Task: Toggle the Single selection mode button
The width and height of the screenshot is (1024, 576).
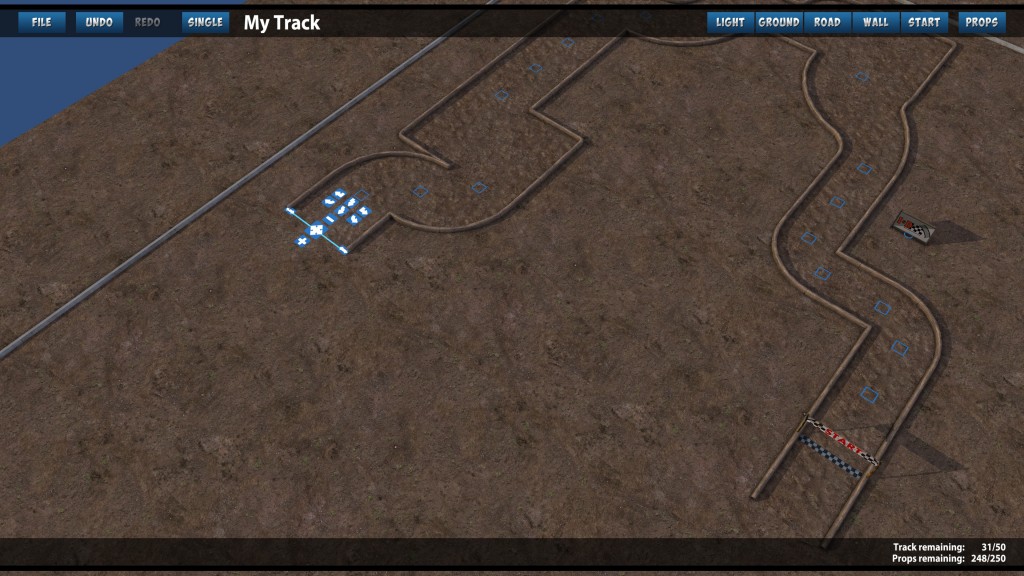Action: click(x=205, y=22)
